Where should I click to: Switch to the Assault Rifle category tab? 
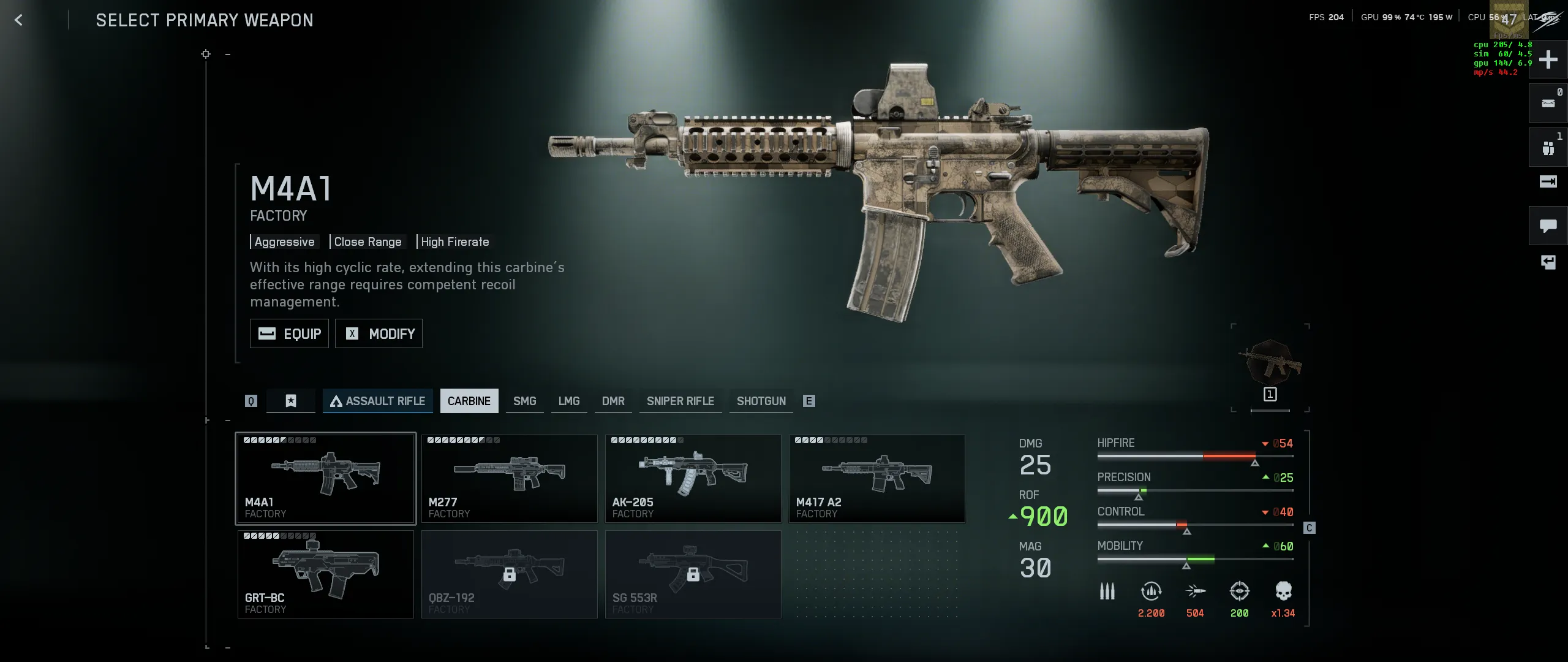(x=377, y=401)
